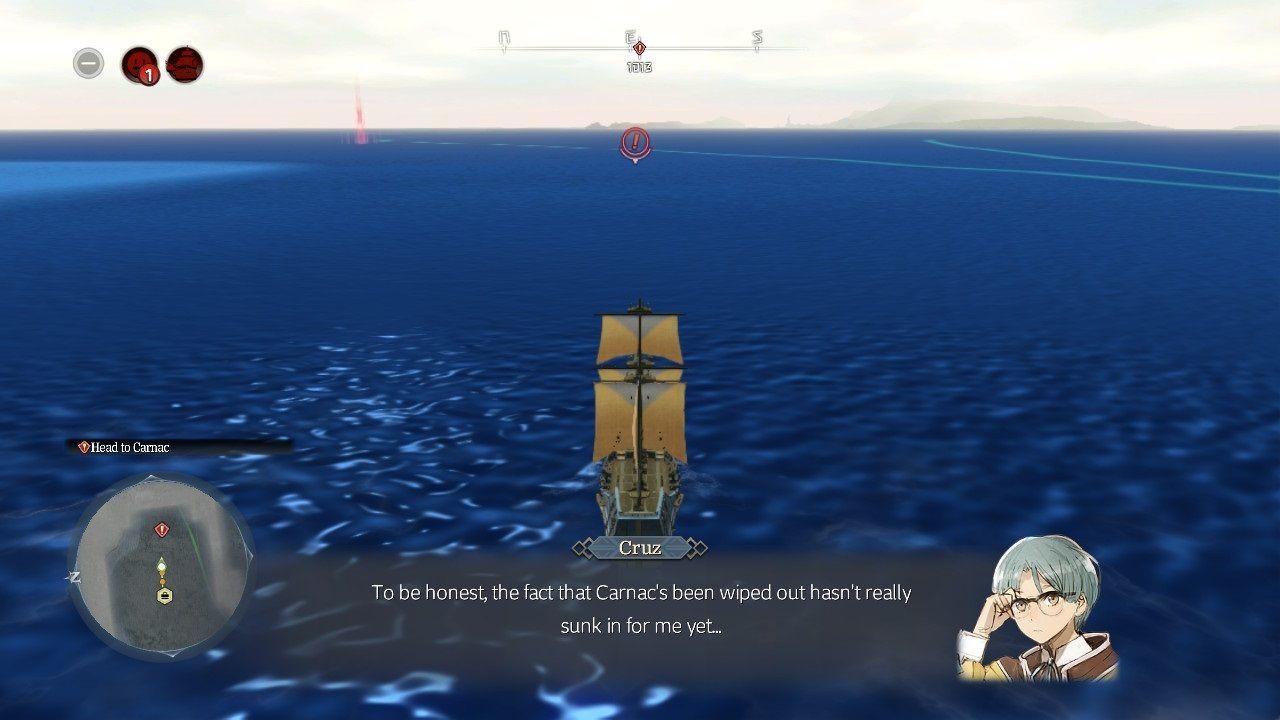The image size is (1280, 720).
Task: Open the circular sea minimap
Action: click(162, 566)
